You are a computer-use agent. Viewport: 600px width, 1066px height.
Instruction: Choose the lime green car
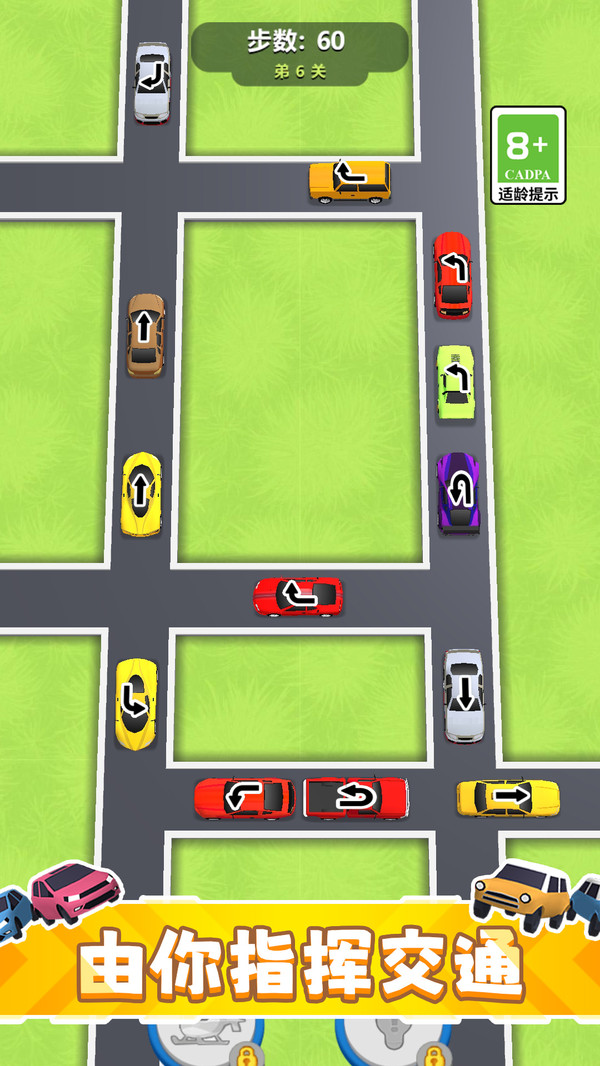456,382
